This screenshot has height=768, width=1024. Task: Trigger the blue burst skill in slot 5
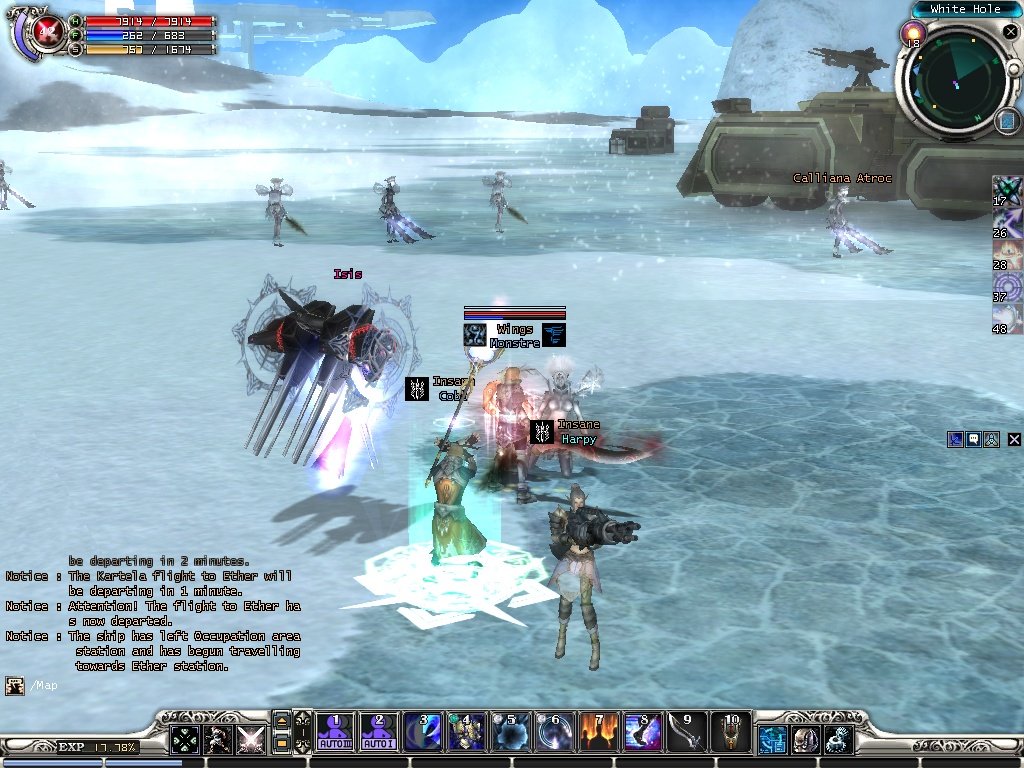coord(511,732)
